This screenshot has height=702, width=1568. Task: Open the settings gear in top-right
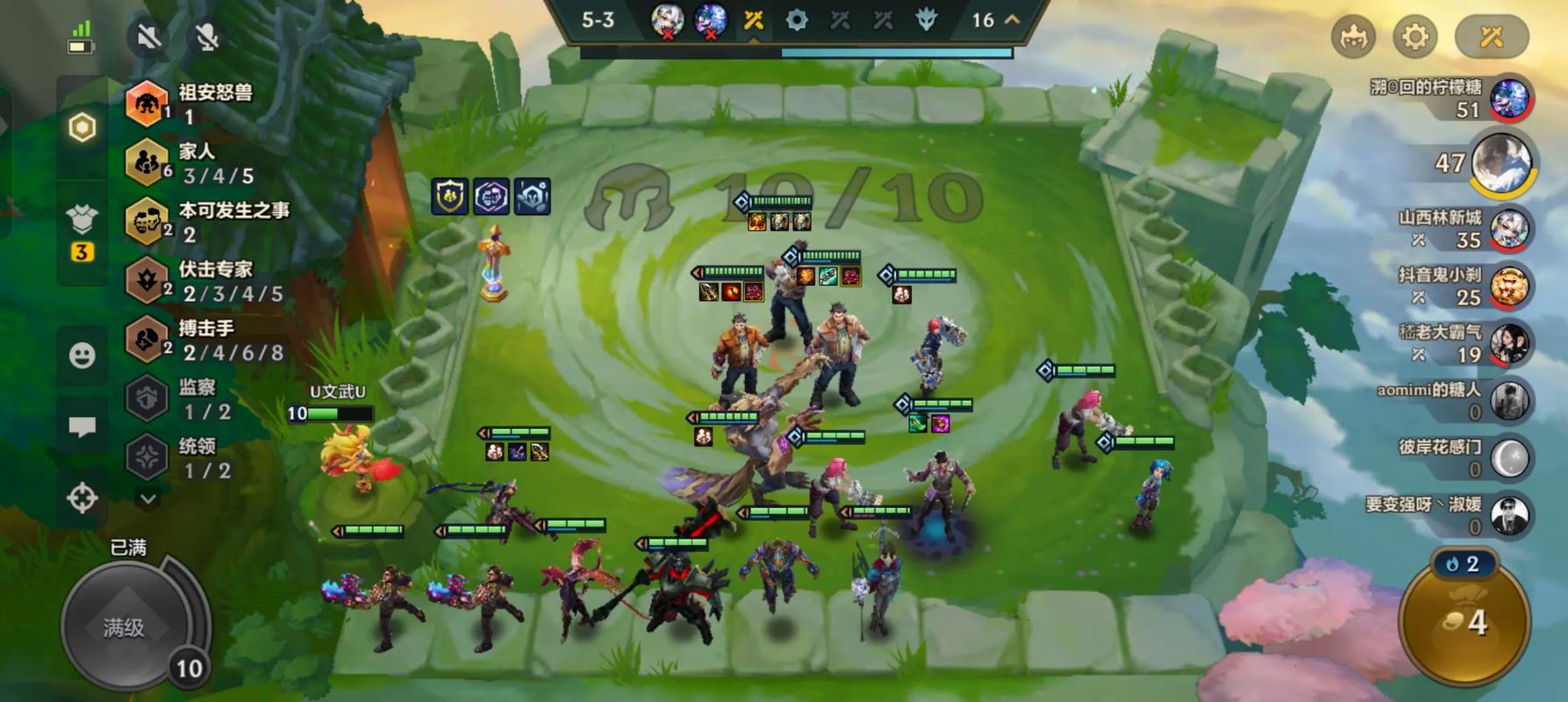1414,37
